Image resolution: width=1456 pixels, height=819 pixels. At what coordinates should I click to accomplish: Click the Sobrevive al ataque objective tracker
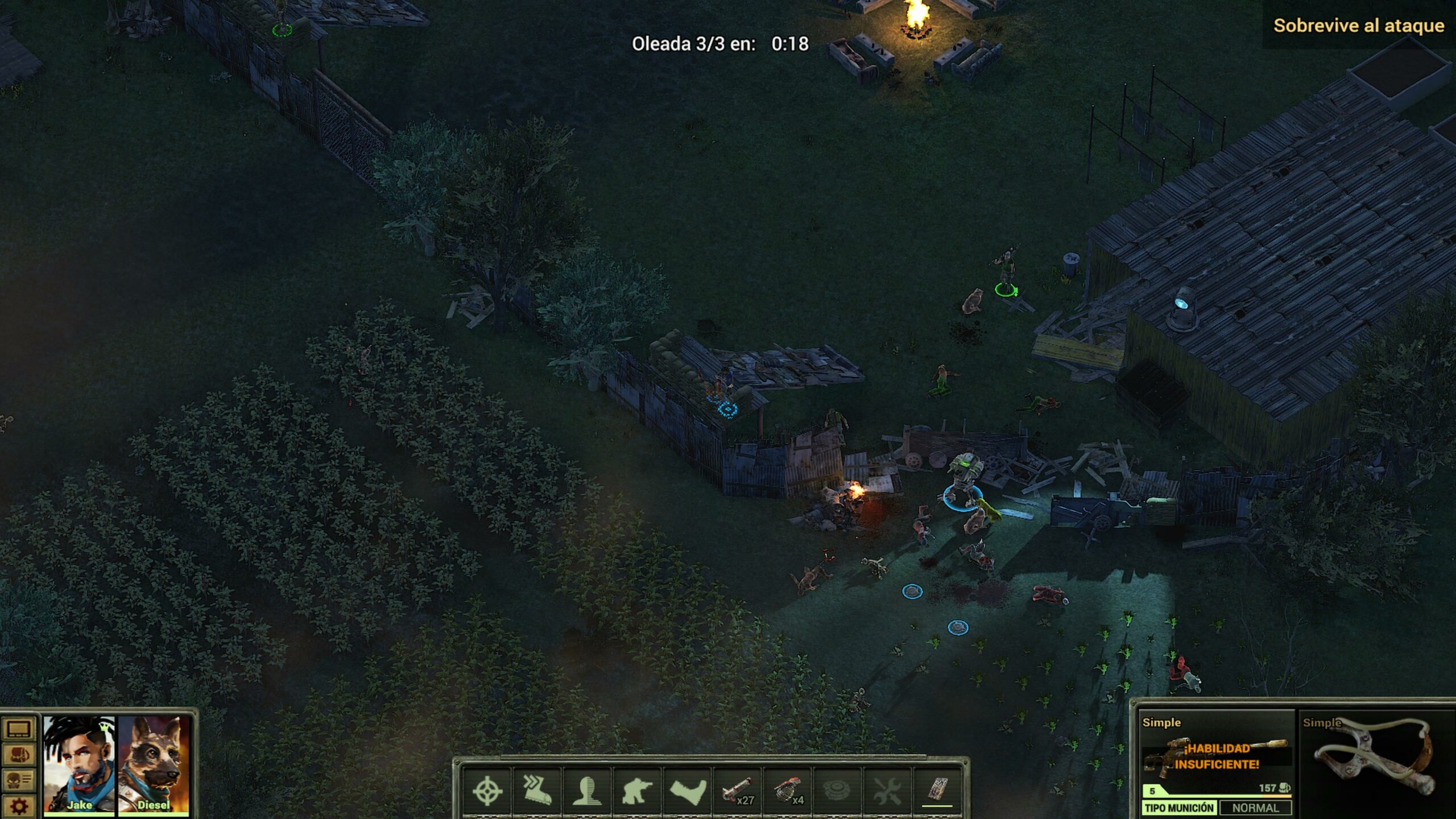pyautogui.click(x=1358, y=26)
